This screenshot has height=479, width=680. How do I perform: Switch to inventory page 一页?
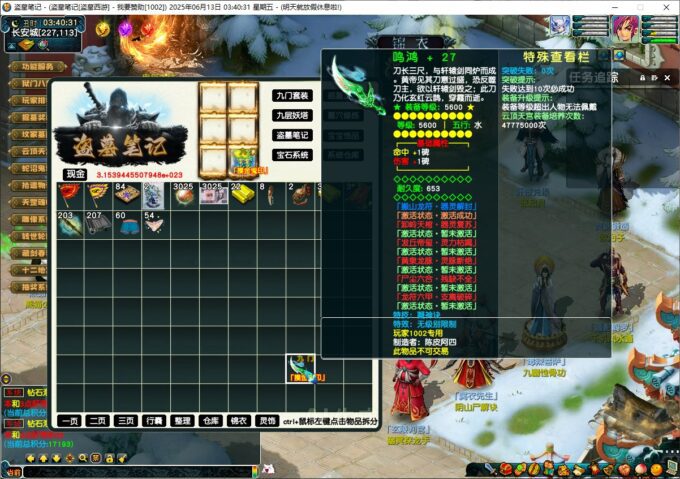pos(69,421)
